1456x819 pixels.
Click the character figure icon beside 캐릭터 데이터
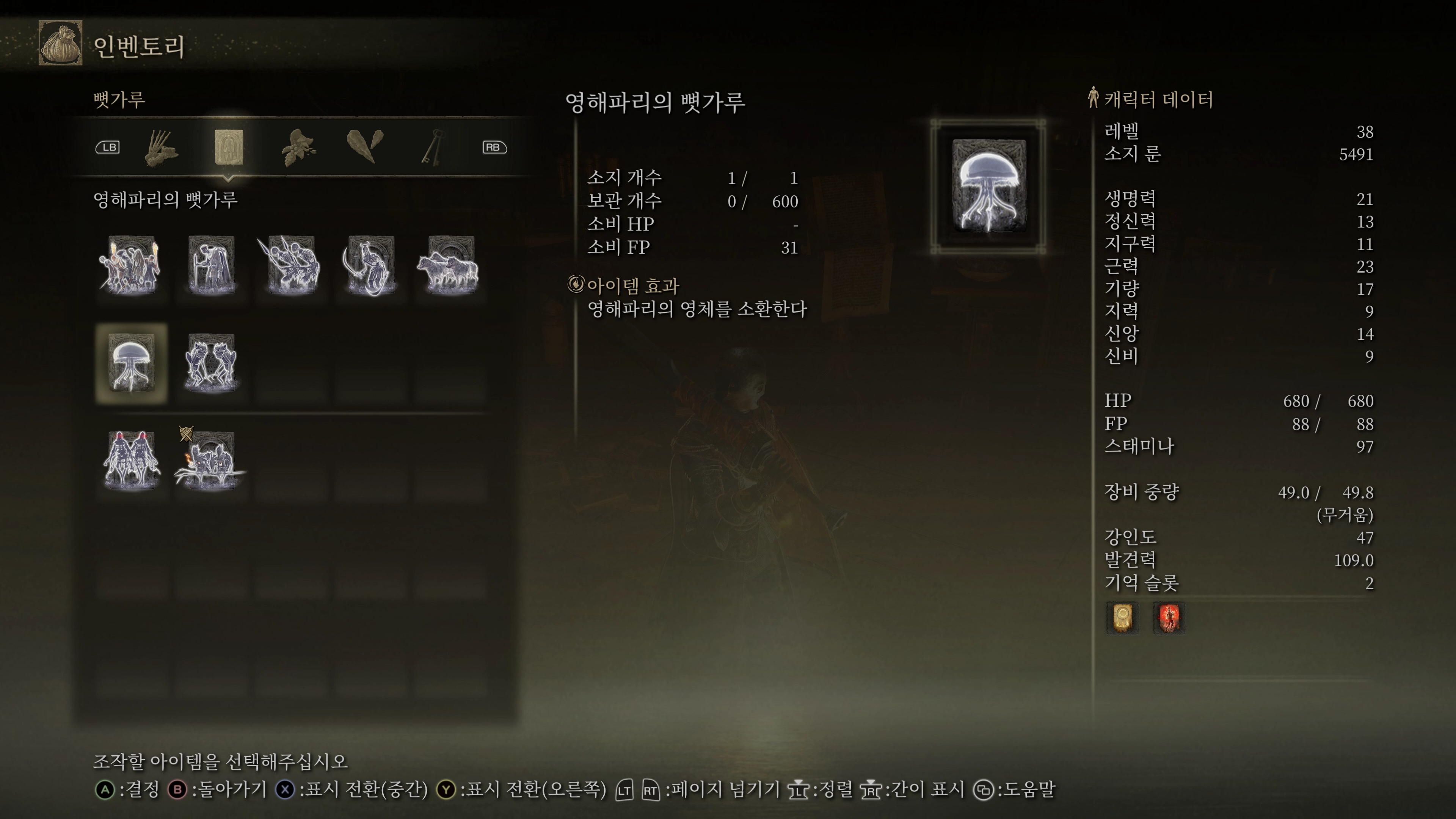1094,98
